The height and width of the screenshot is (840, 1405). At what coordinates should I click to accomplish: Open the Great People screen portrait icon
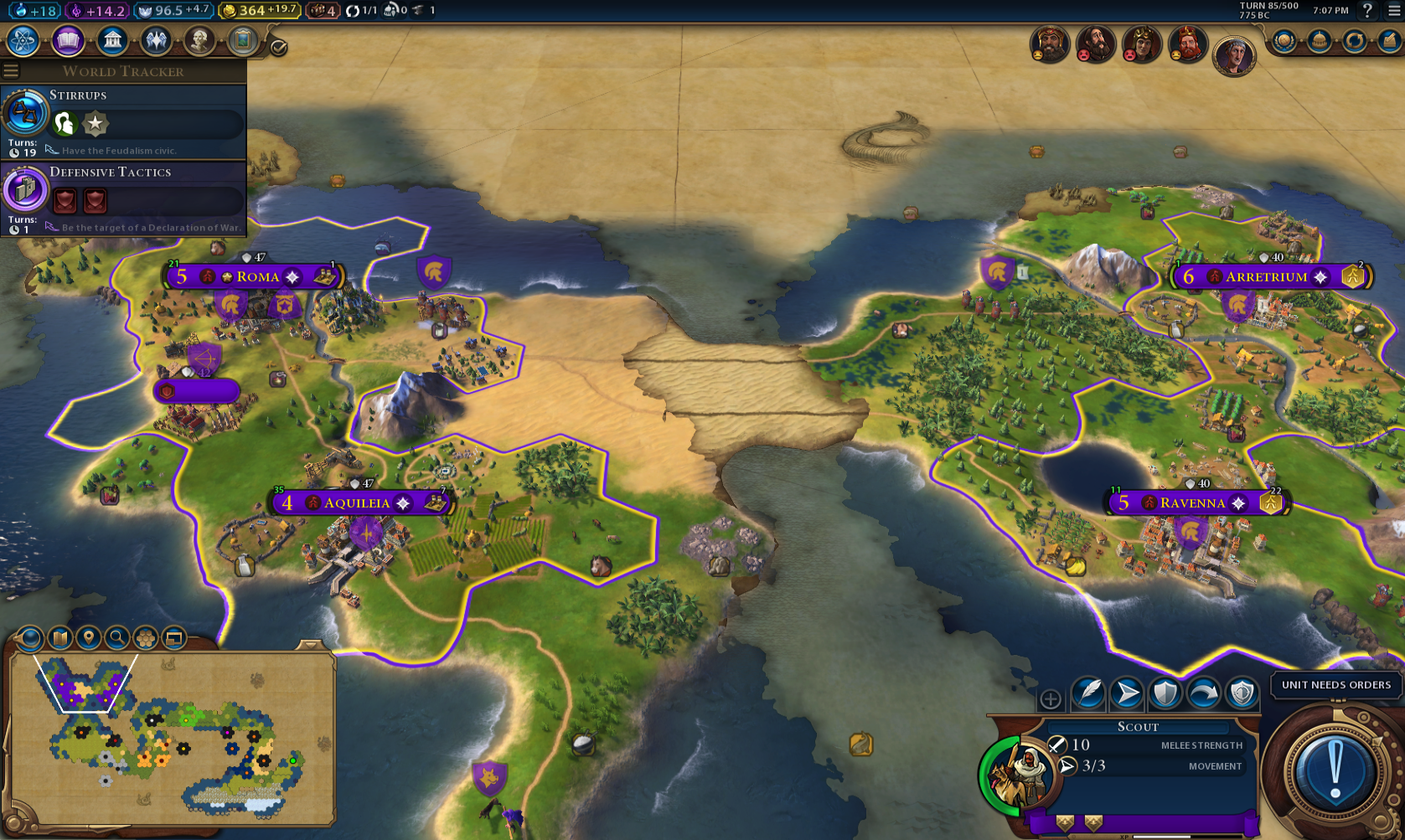click(x=199, y=40)
